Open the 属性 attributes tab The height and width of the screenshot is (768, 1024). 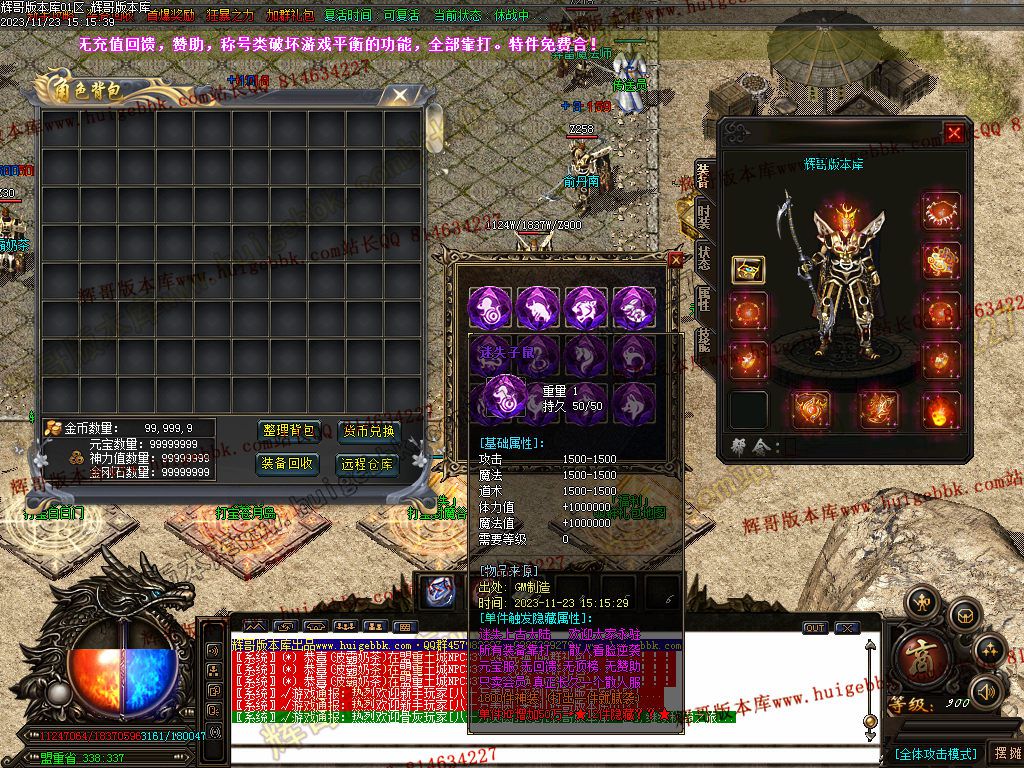pyautogui.click(x=704, y=298)
